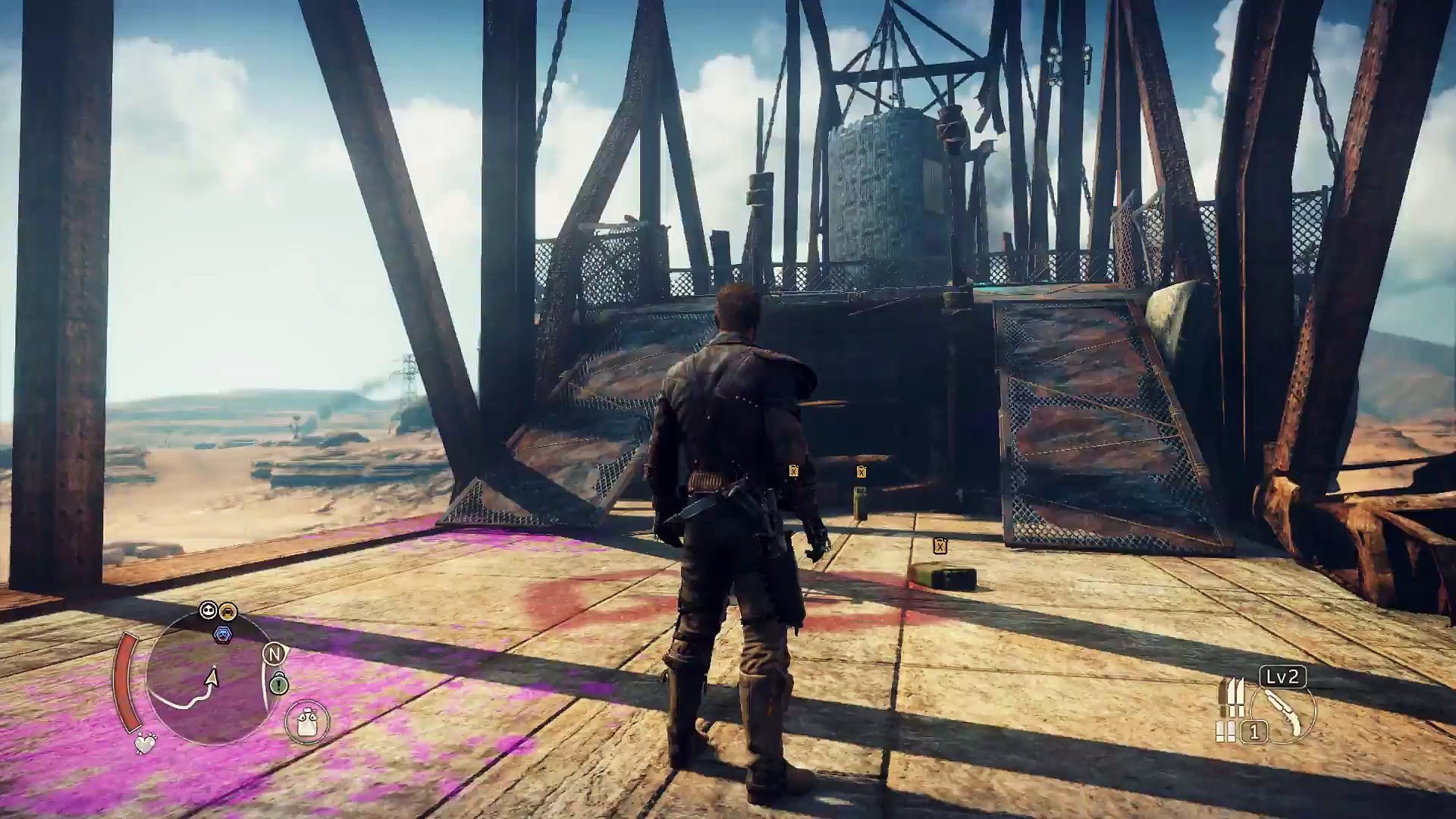Use the water canteen icon
This screenshot has width=1456, height=819.
click(307, 721)
